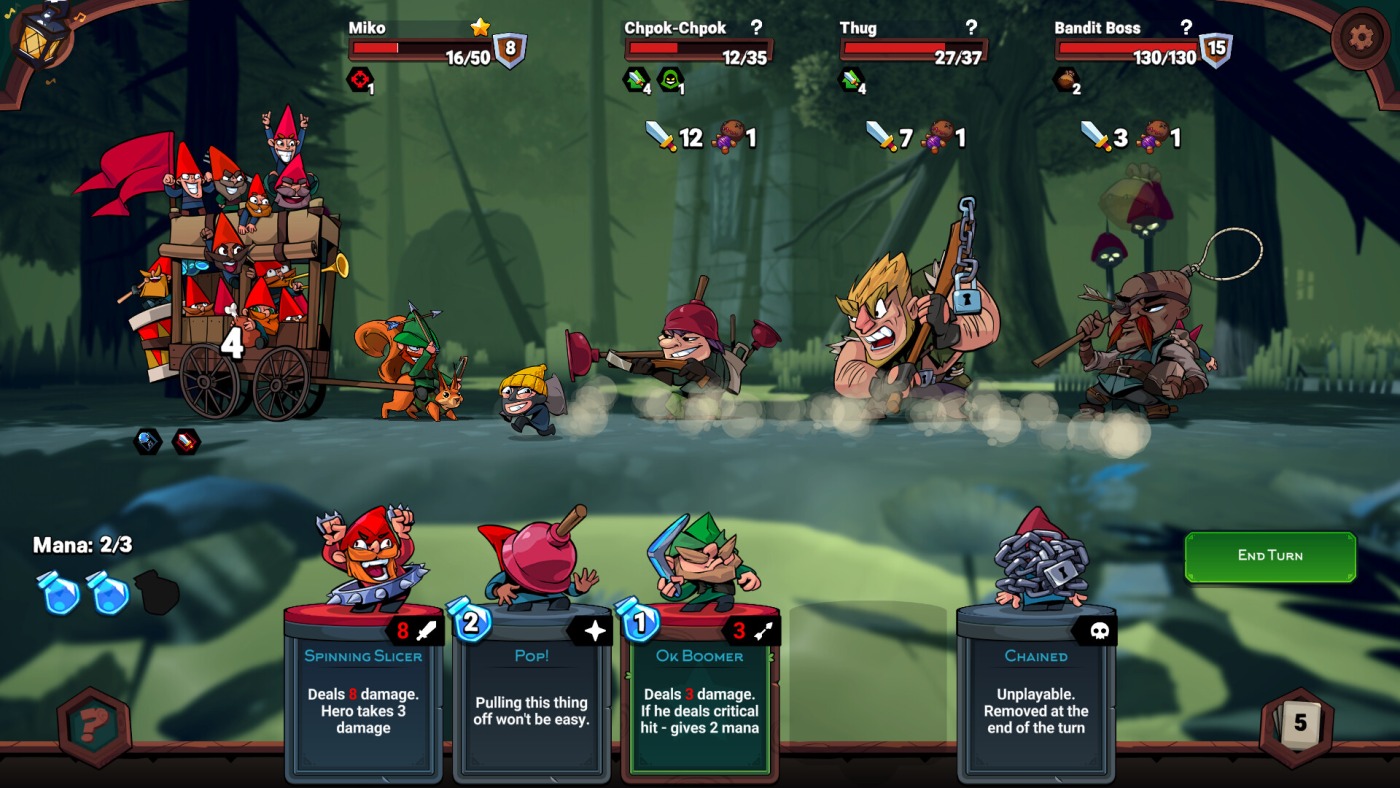Choose the Pop! plunger card
The width and height of the screenshot is (1400, 788).
tap(531, 690)
